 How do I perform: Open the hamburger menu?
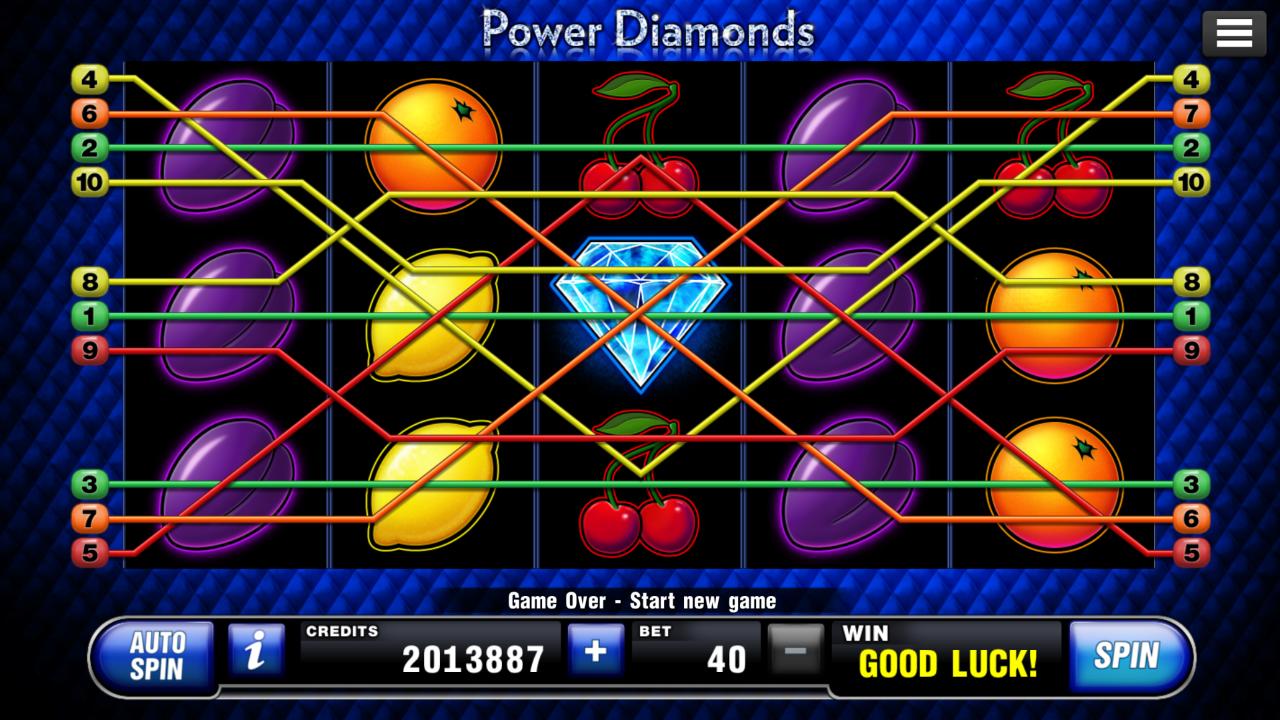pos(1234,32)
